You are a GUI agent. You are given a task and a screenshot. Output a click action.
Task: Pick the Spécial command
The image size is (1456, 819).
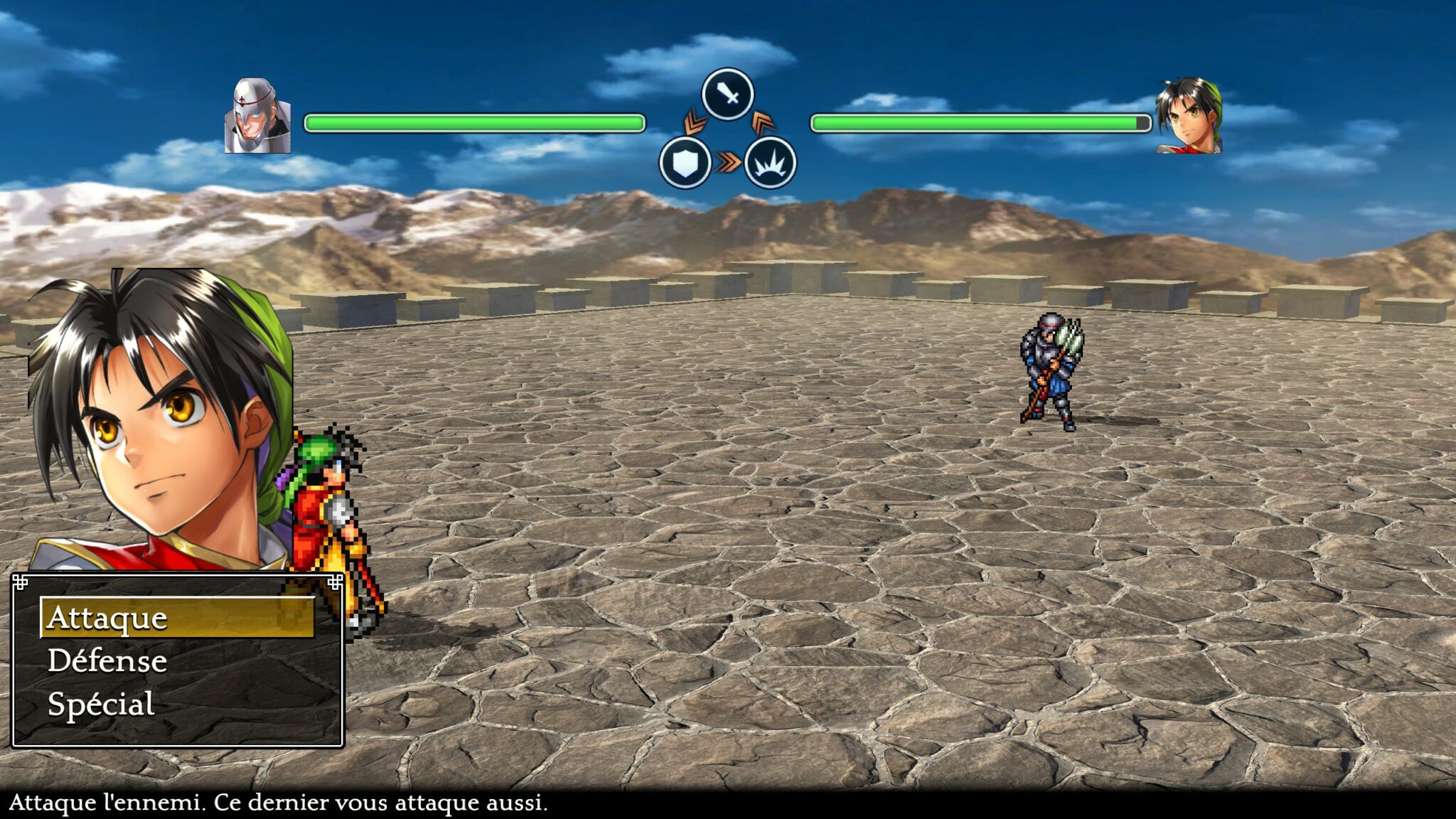(101, 705)
